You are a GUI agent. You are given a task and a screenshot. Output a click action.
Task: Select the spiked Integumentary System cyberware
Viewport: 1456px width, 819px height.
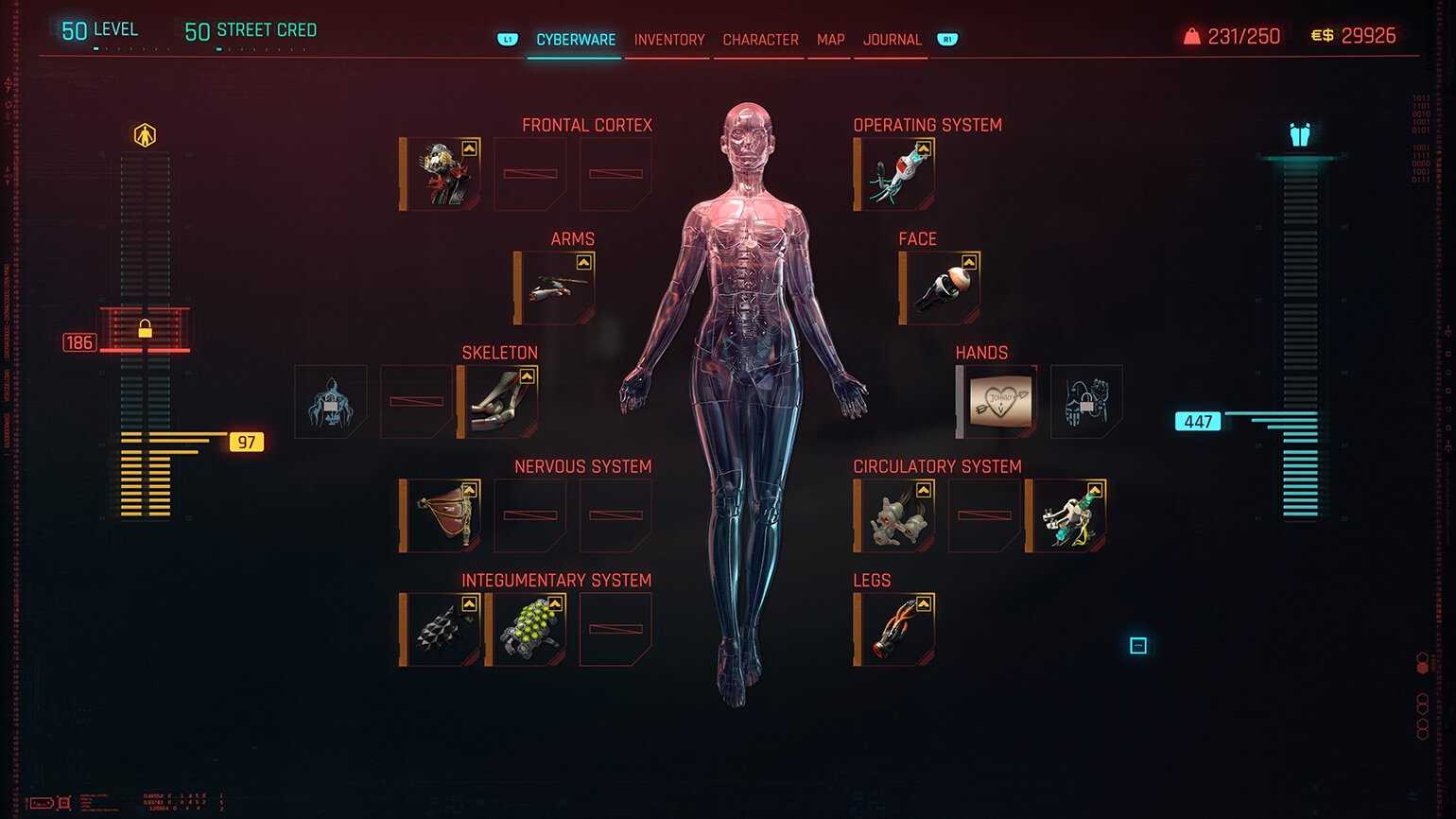click(x=441, y=630)
